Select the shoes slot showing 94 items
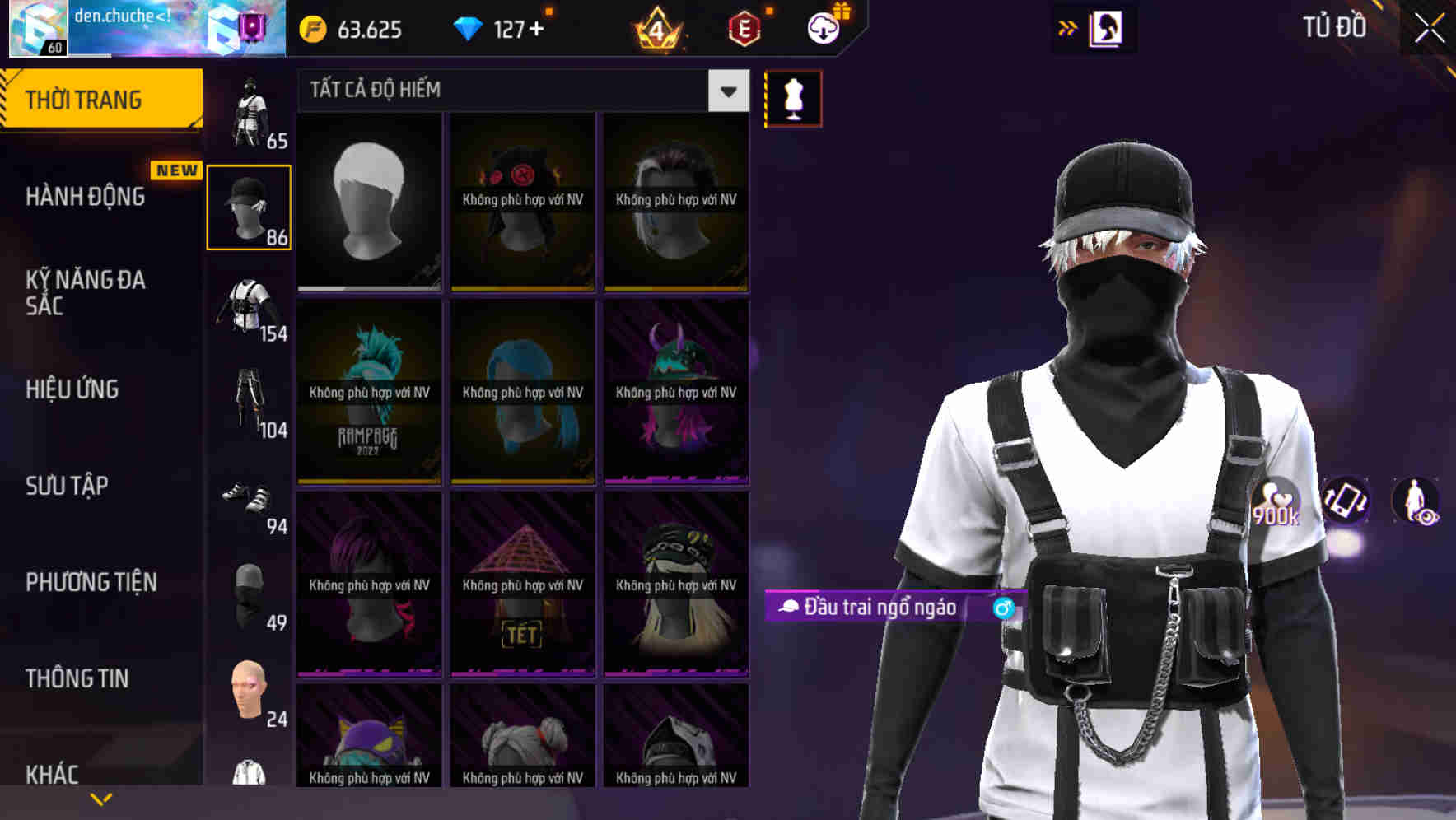This screenshot has height=820, width=1456. [x=249, y=502]
